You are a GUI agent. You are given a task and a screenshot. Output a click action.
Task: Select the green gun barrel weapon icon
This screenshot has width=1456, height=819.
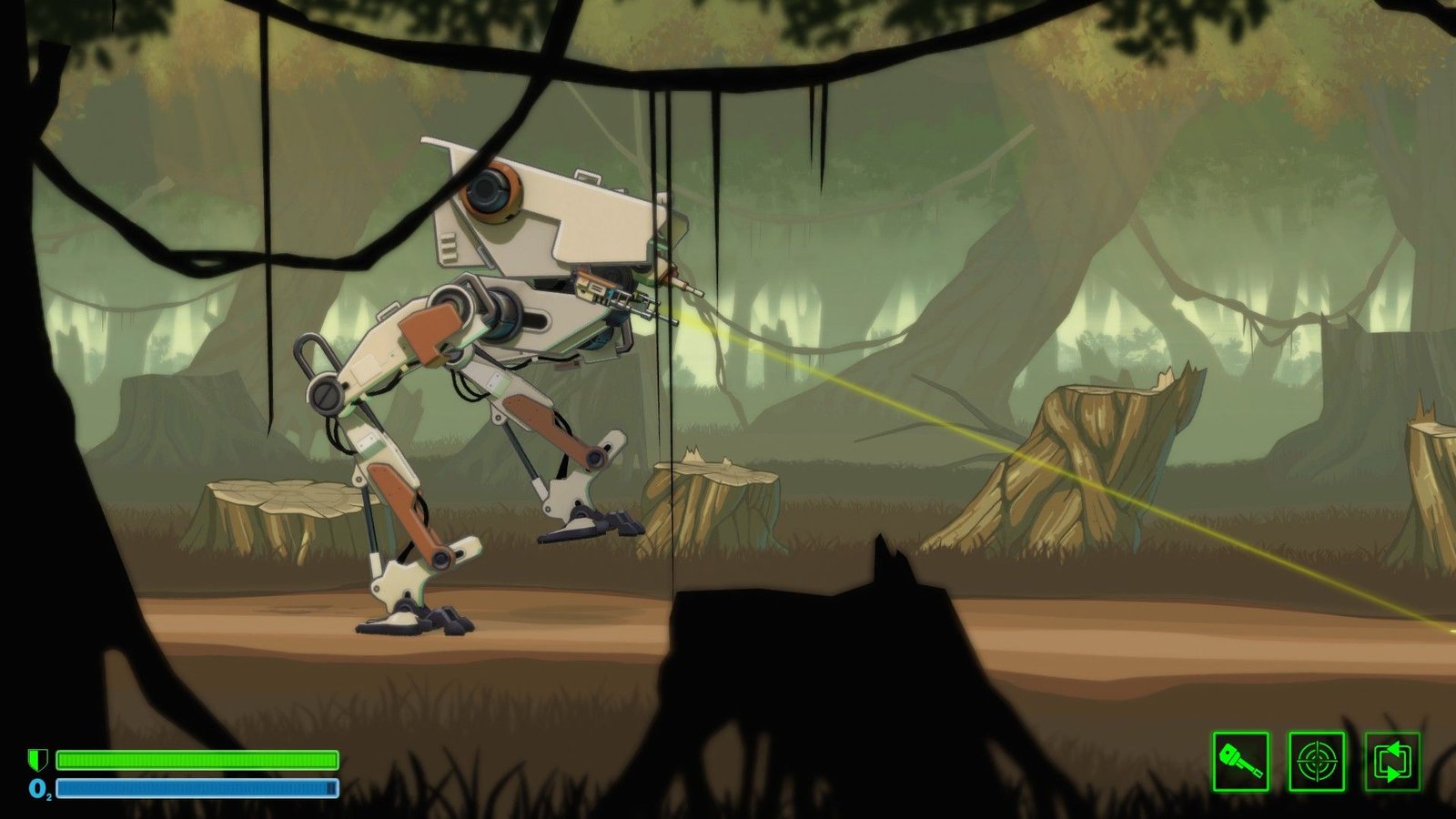click(x=1240, y=761)
